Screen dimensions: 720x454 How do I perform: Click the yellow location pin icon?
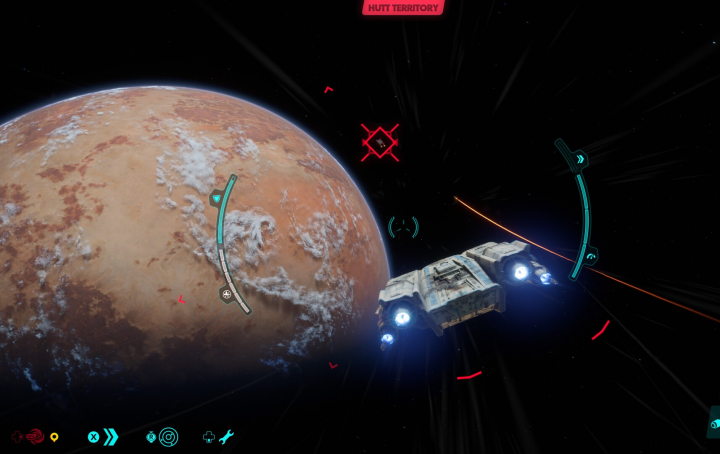[x=55, y=437]
